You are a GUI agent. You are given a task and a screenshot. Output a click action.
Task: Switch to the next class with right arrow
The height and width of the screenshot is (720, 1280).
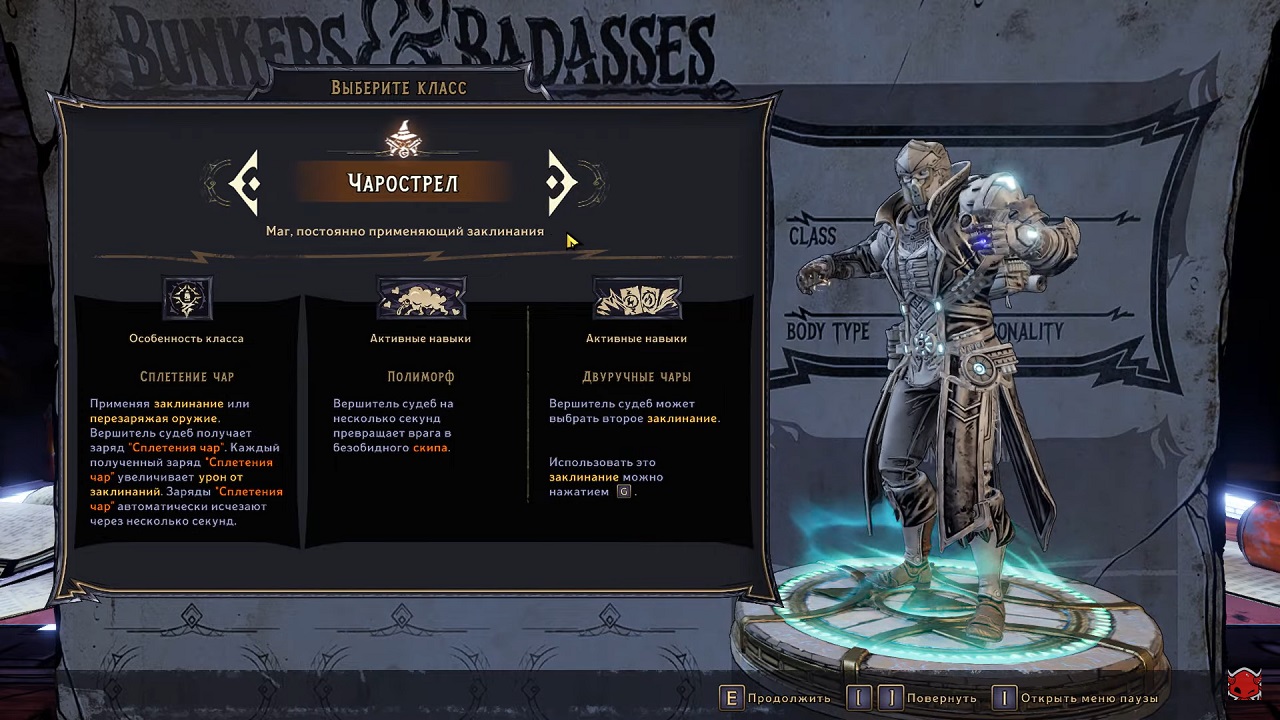coord(560,183)
